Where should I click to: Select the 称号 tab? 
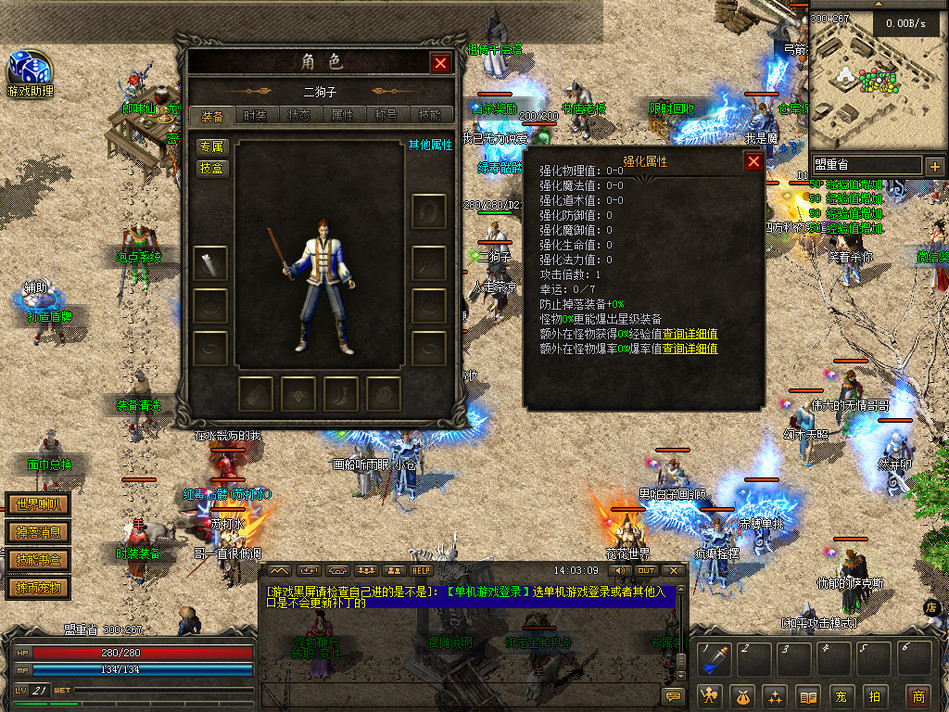[386, 115]
